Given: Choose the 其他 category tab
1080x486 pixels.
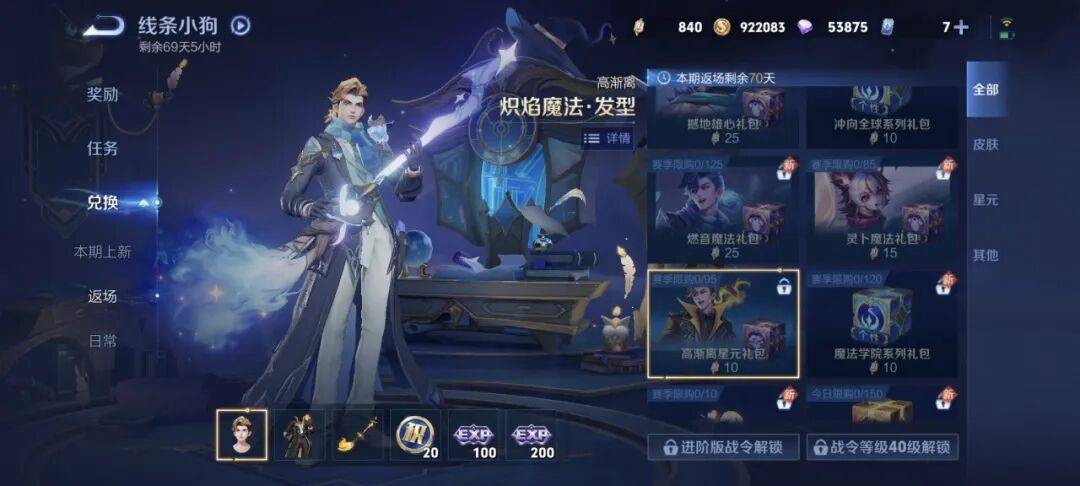Looking at the screenshot, I should click(x=985, y=255).
